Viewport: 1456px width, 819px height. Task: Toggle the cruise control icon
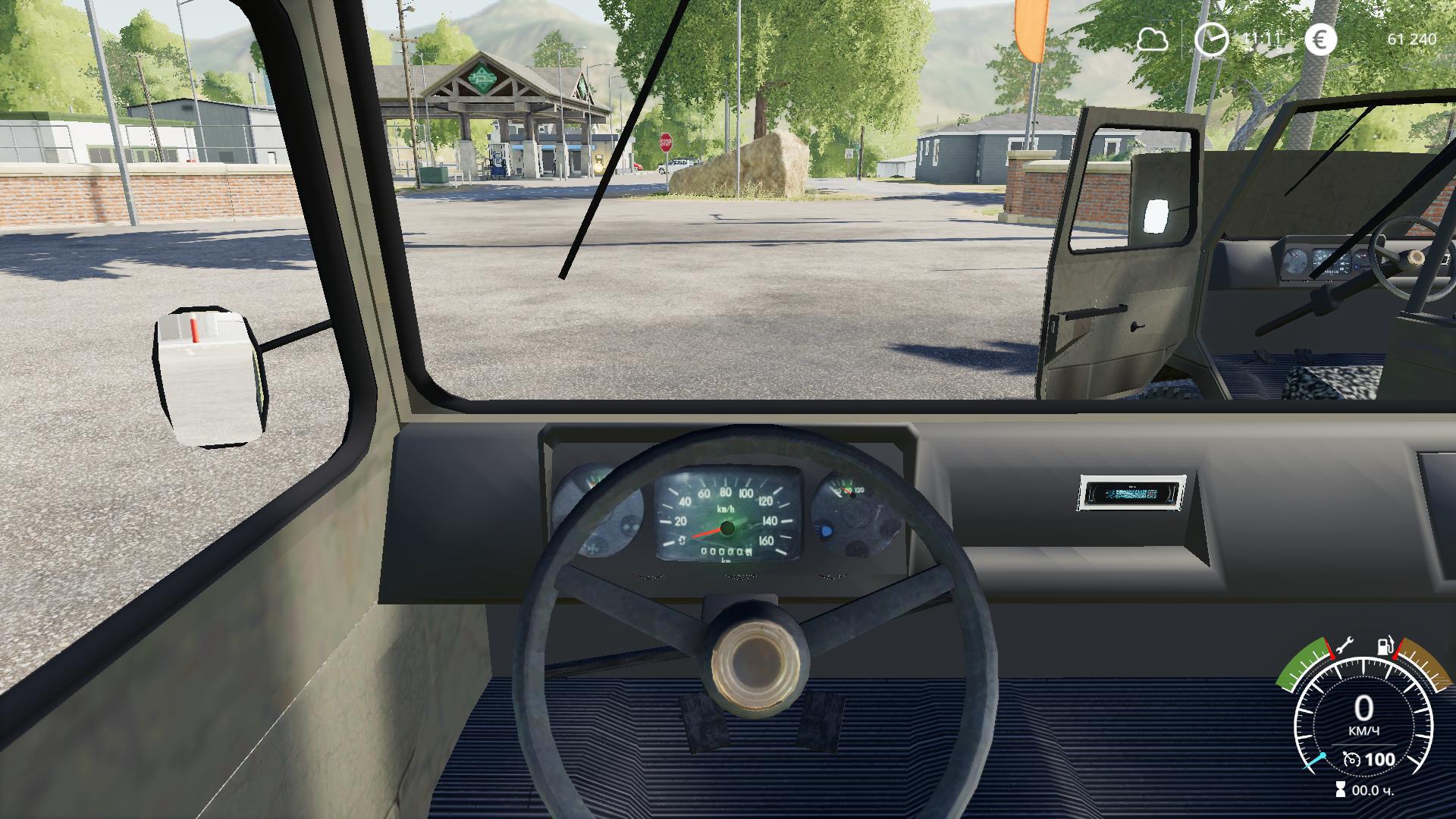[1351, 759]
